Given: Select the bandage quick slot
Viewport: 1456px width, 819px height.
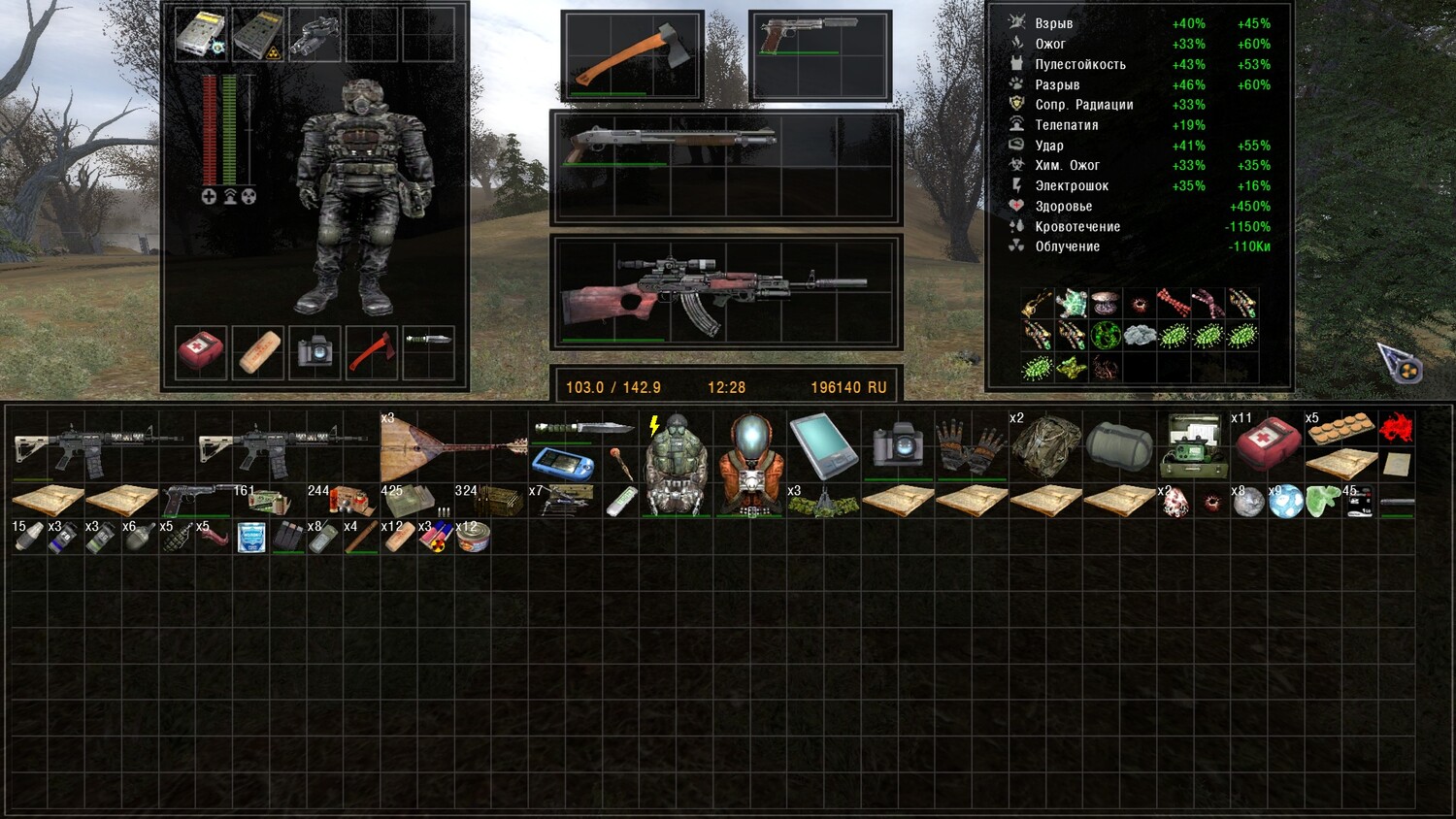Looking at the screenshot, I should pyautogui.click(x=258, y=351).
